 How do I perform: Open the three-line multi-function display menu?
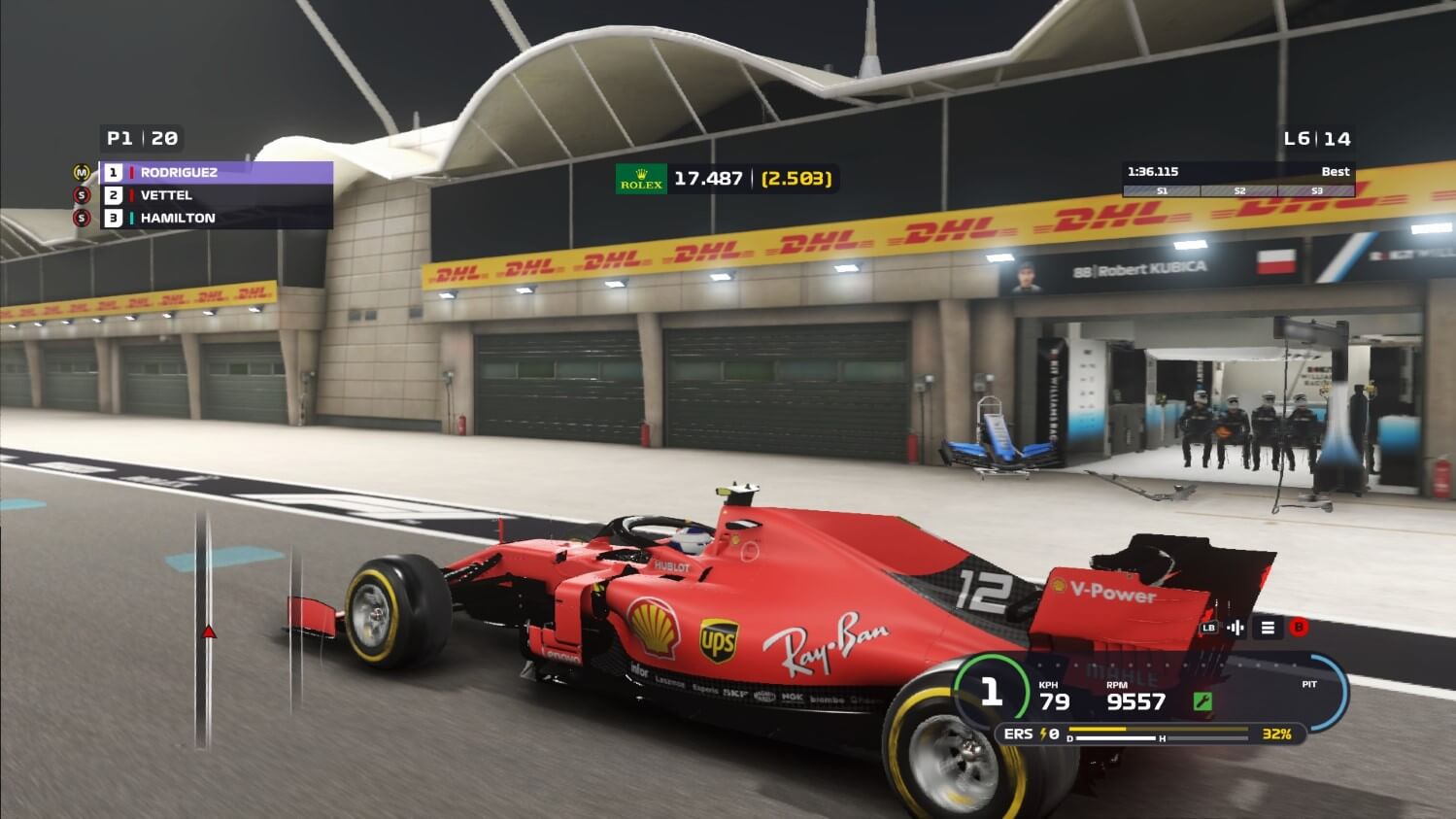pyautogui.click(x=1268, y=628)
